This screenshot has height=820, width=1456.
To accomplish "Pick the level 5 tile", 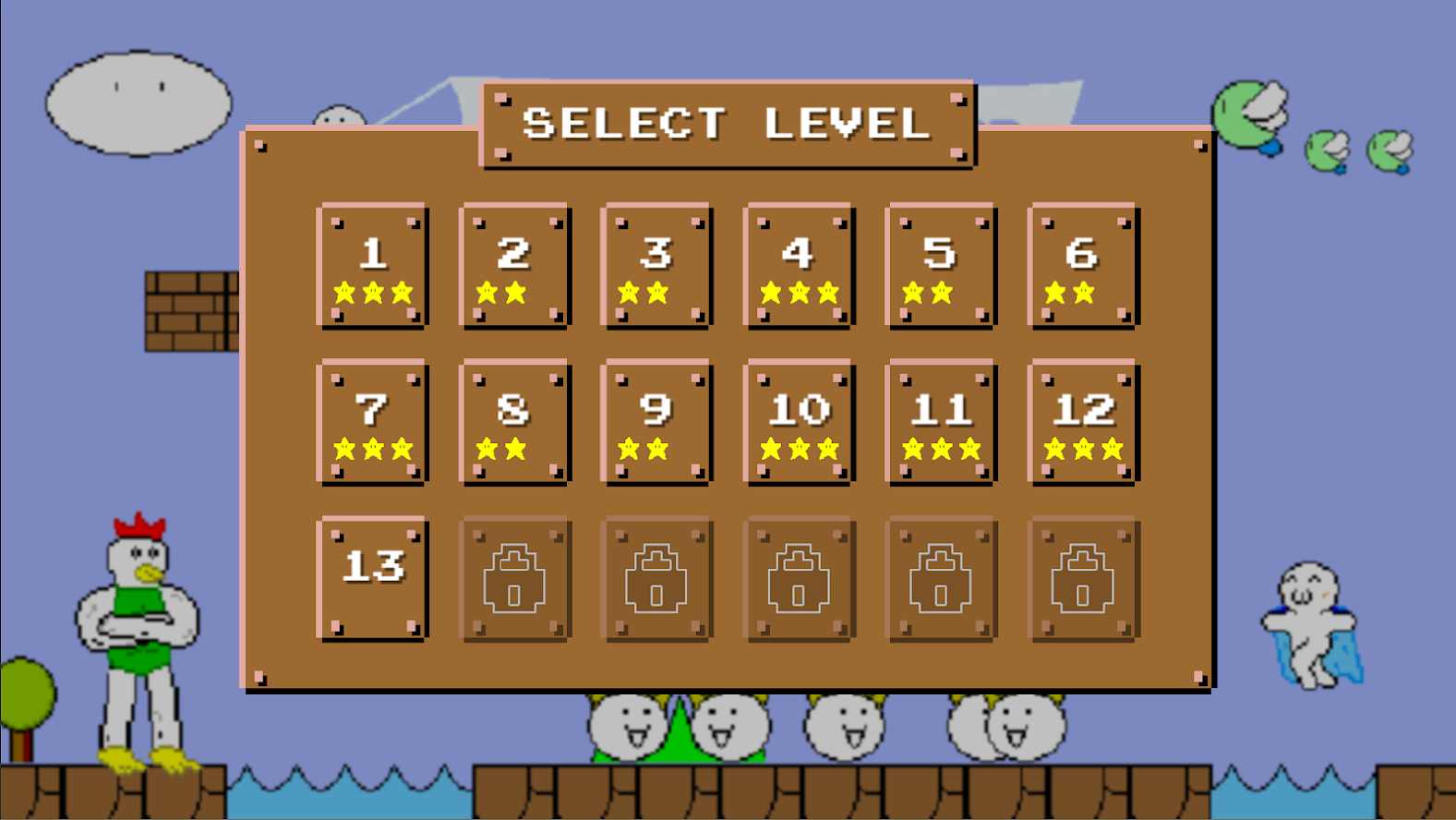I will 941,266.
